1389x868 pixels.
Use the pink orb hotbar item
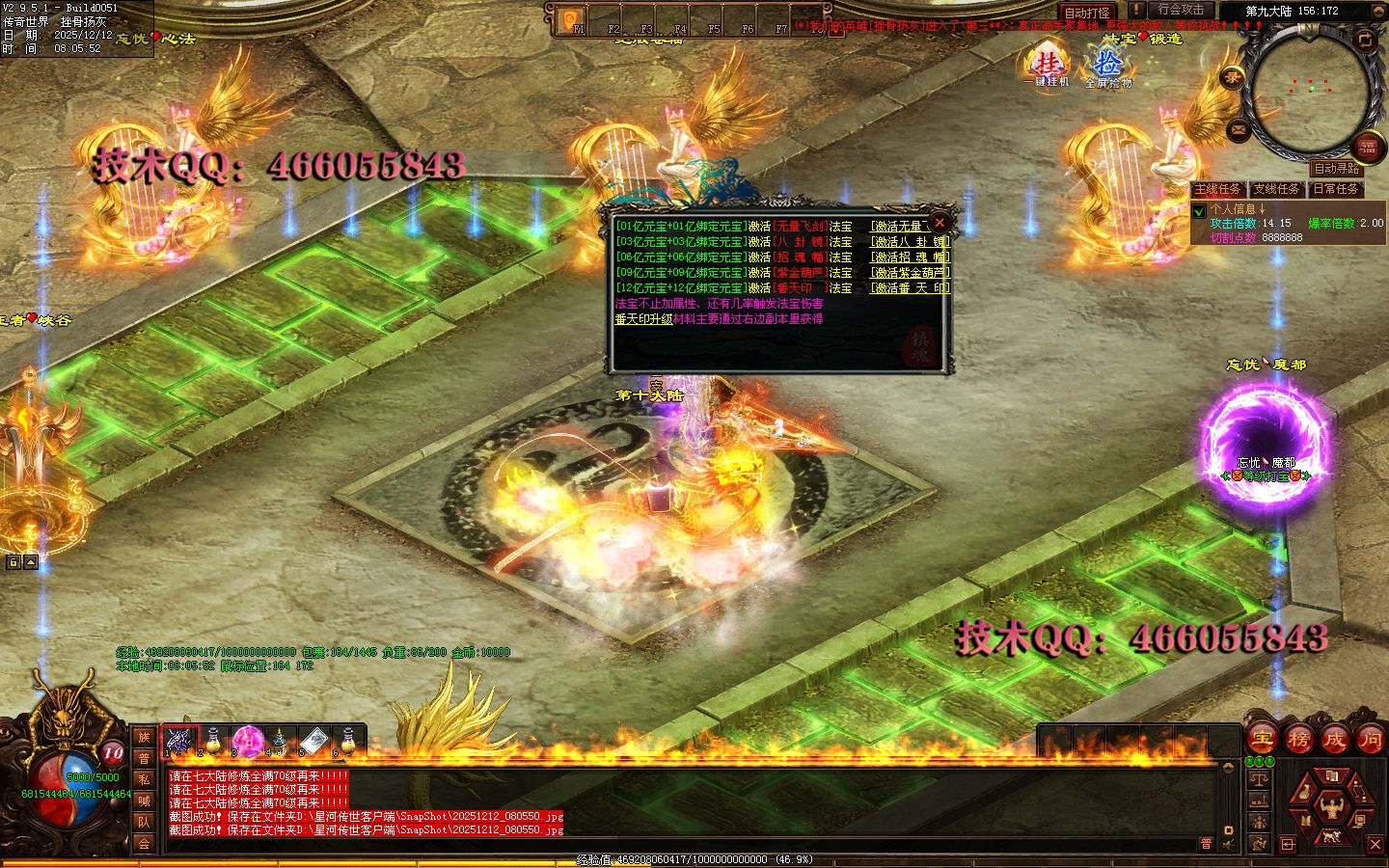247,741
